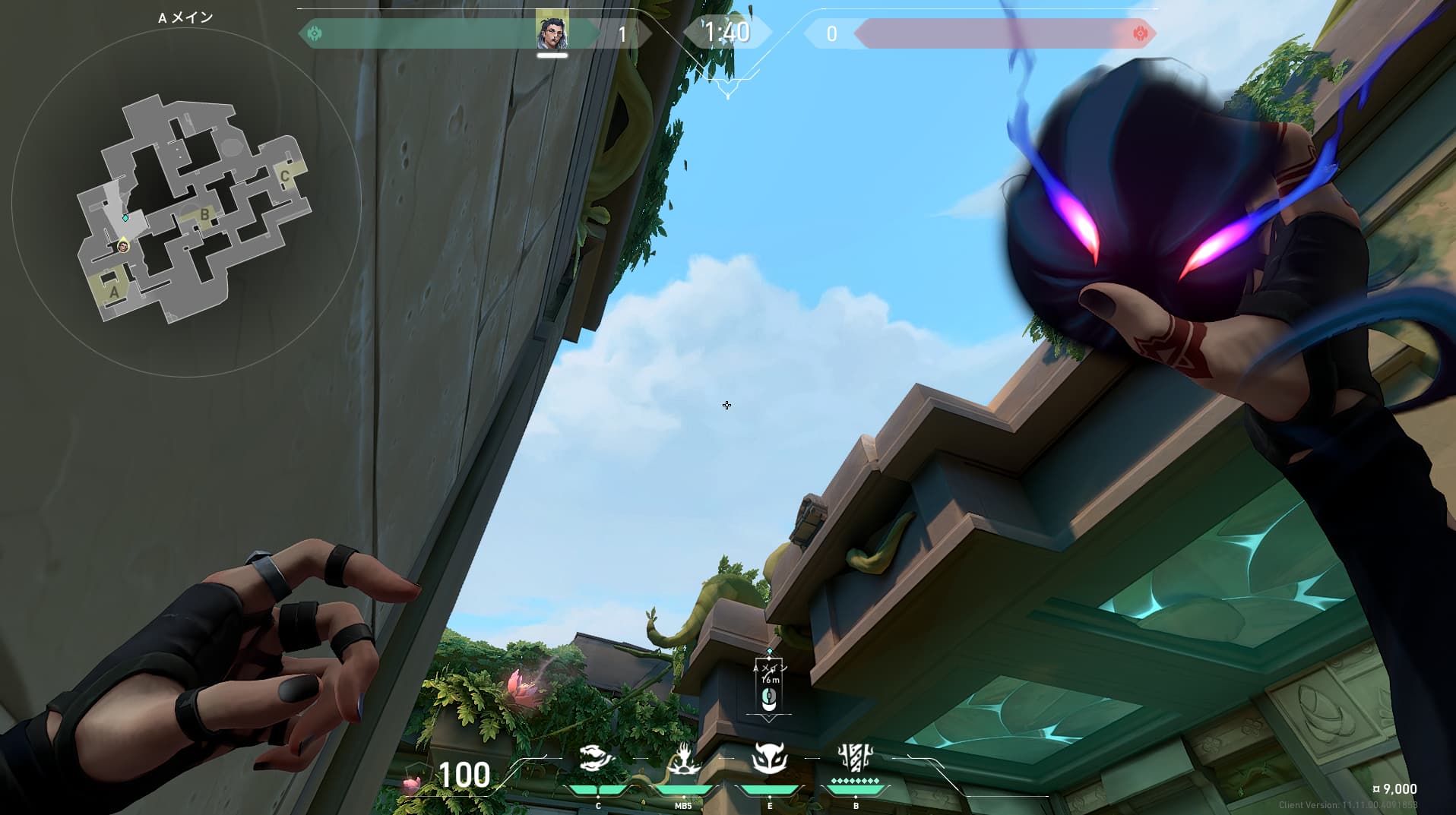The image size is (1456, 815).
Task: Mark the C site on the minimap
Action: pos(285,177)
